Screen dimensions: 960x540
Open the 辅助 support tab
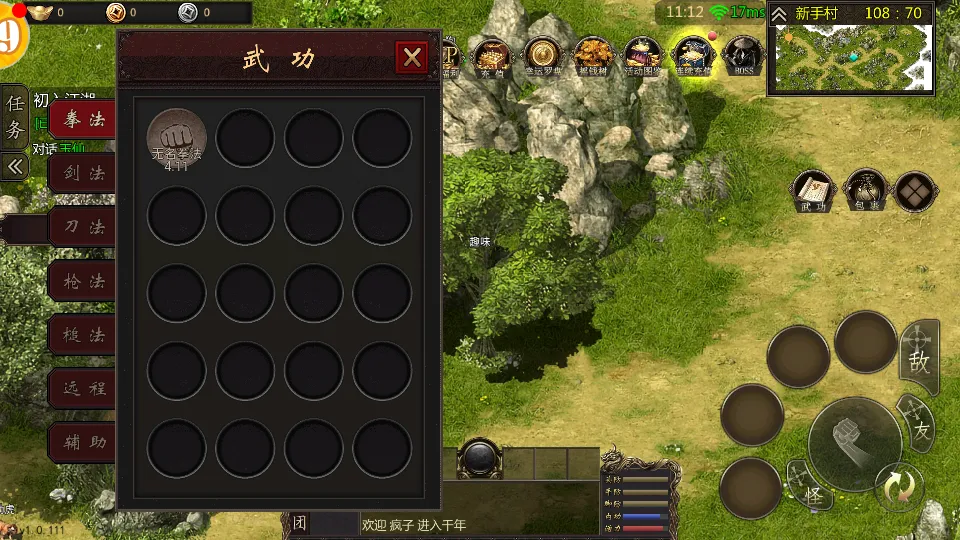[84, 442]
